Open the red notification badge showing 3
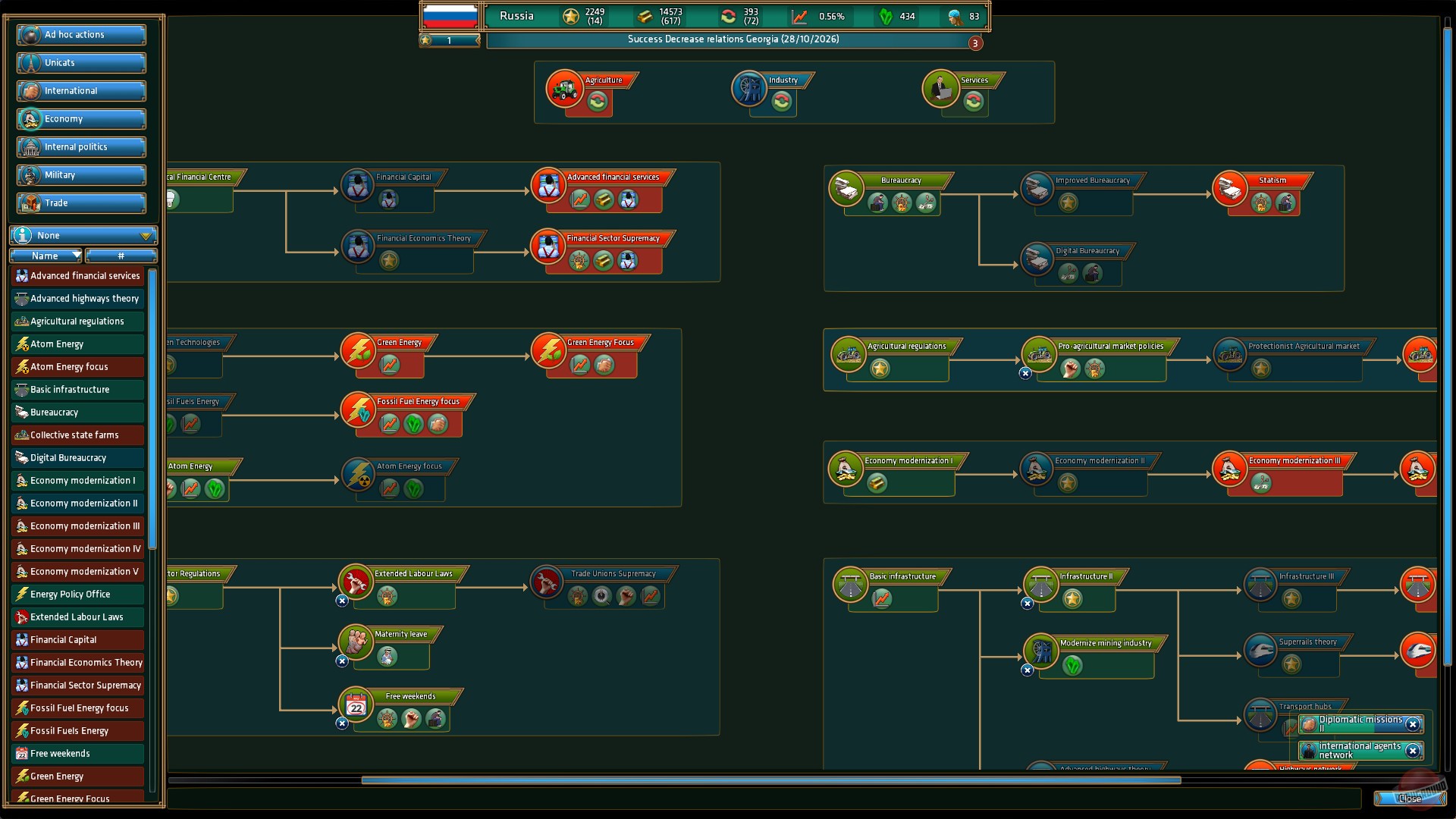 (x=975, y=43)
